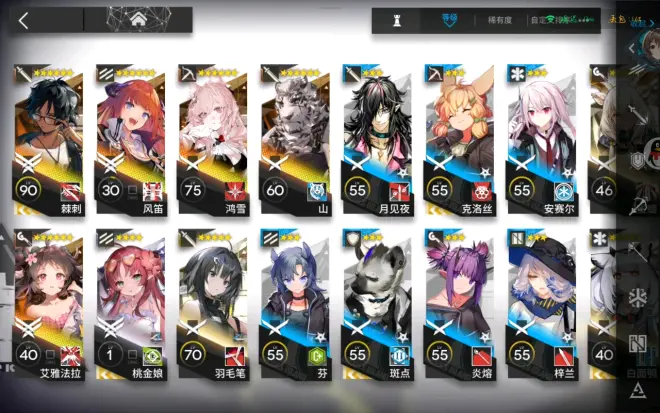Filter by the snowflake class icon in sidebar

(x=638, y=297)
